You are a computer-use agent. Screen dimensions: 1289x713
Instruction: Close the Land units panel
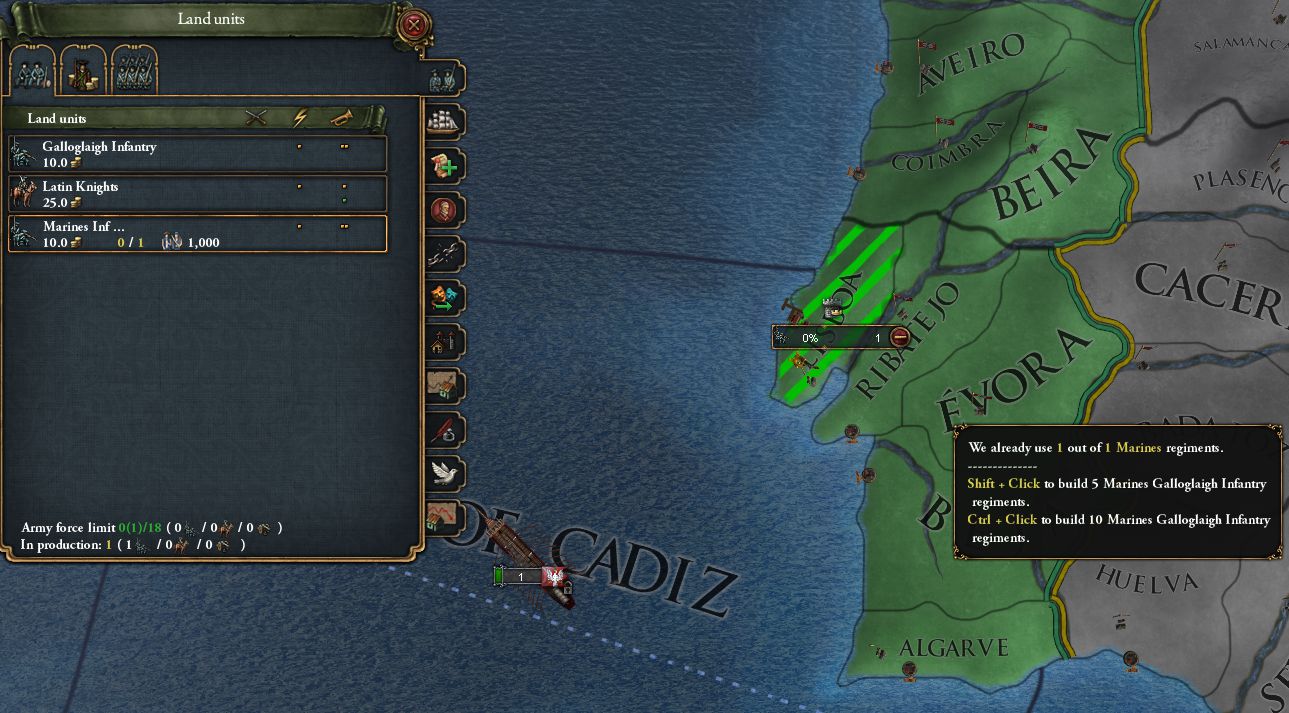412,25
